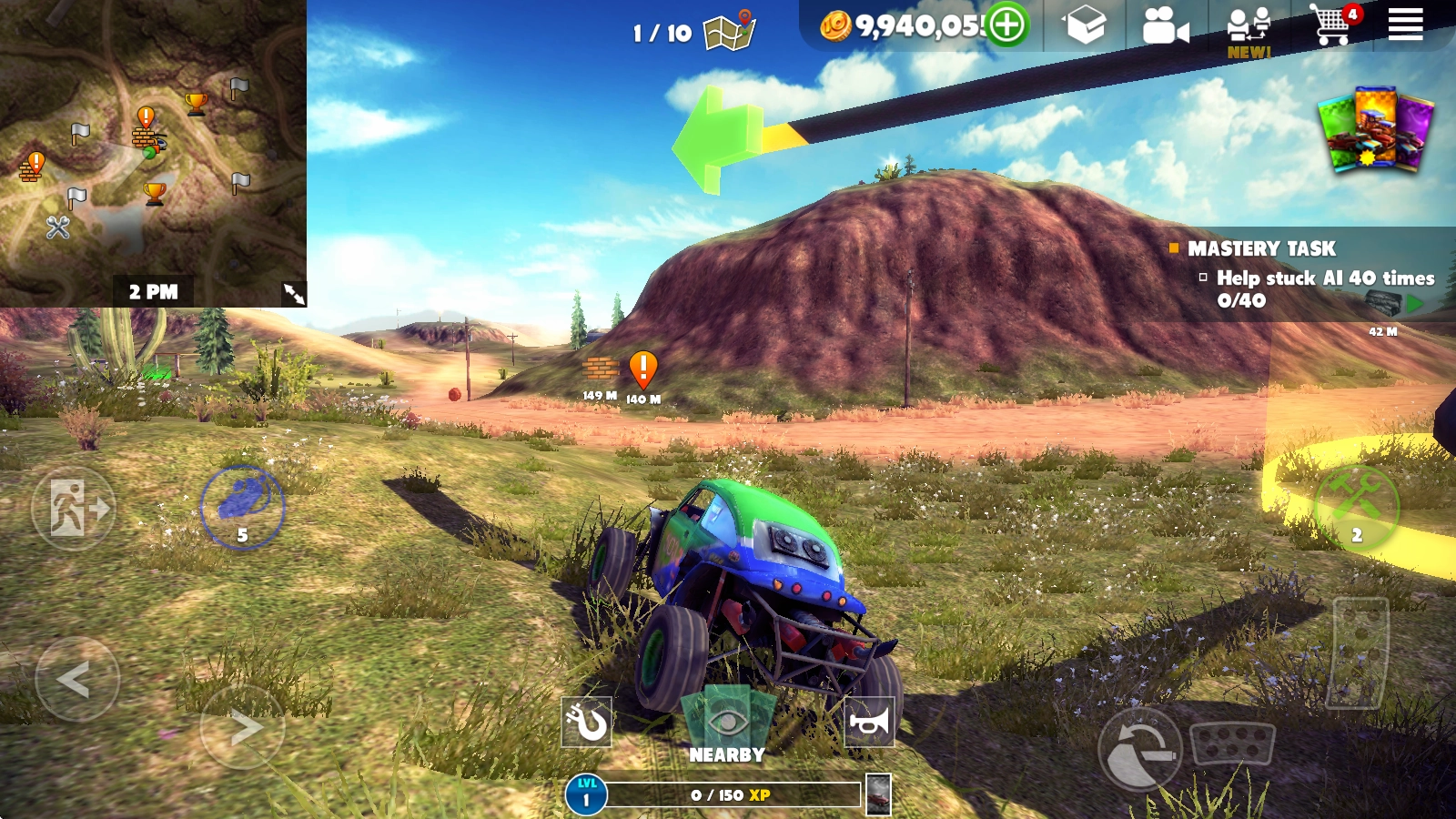Open the shopping cart store
This screenshot has width=1456, height=819.
1332,25
